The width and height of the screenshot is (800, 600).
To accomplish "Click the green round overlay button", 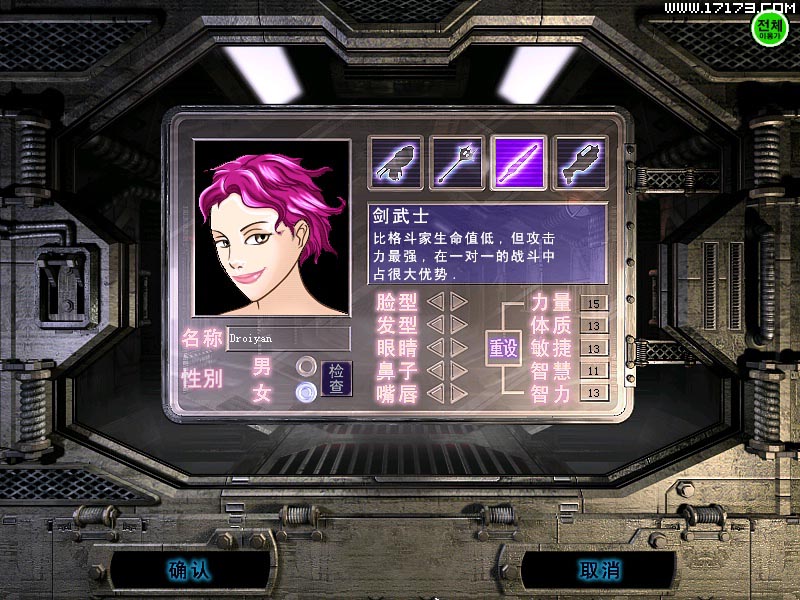I will click(x=770, y=27).
